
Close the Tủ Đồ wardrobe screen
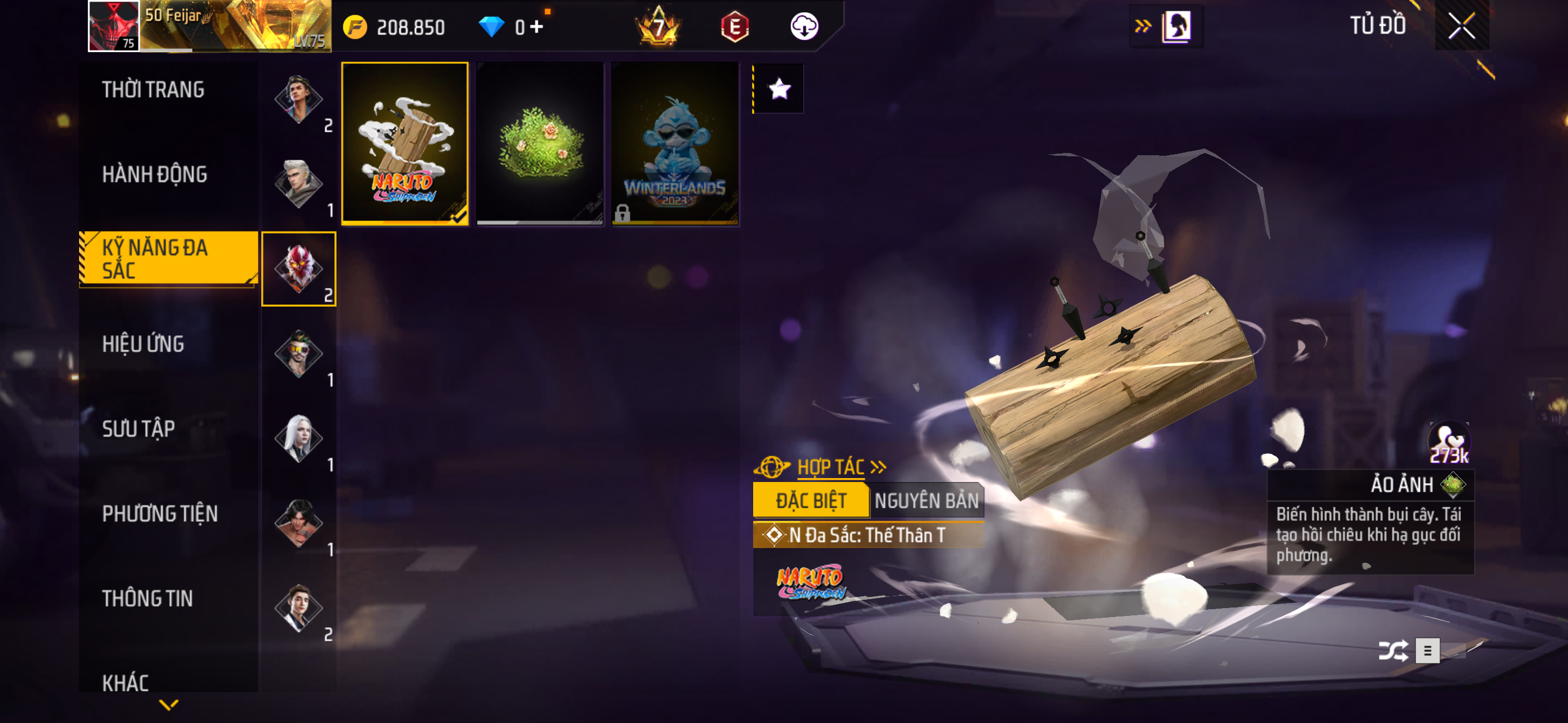[x=1461, y=26]
